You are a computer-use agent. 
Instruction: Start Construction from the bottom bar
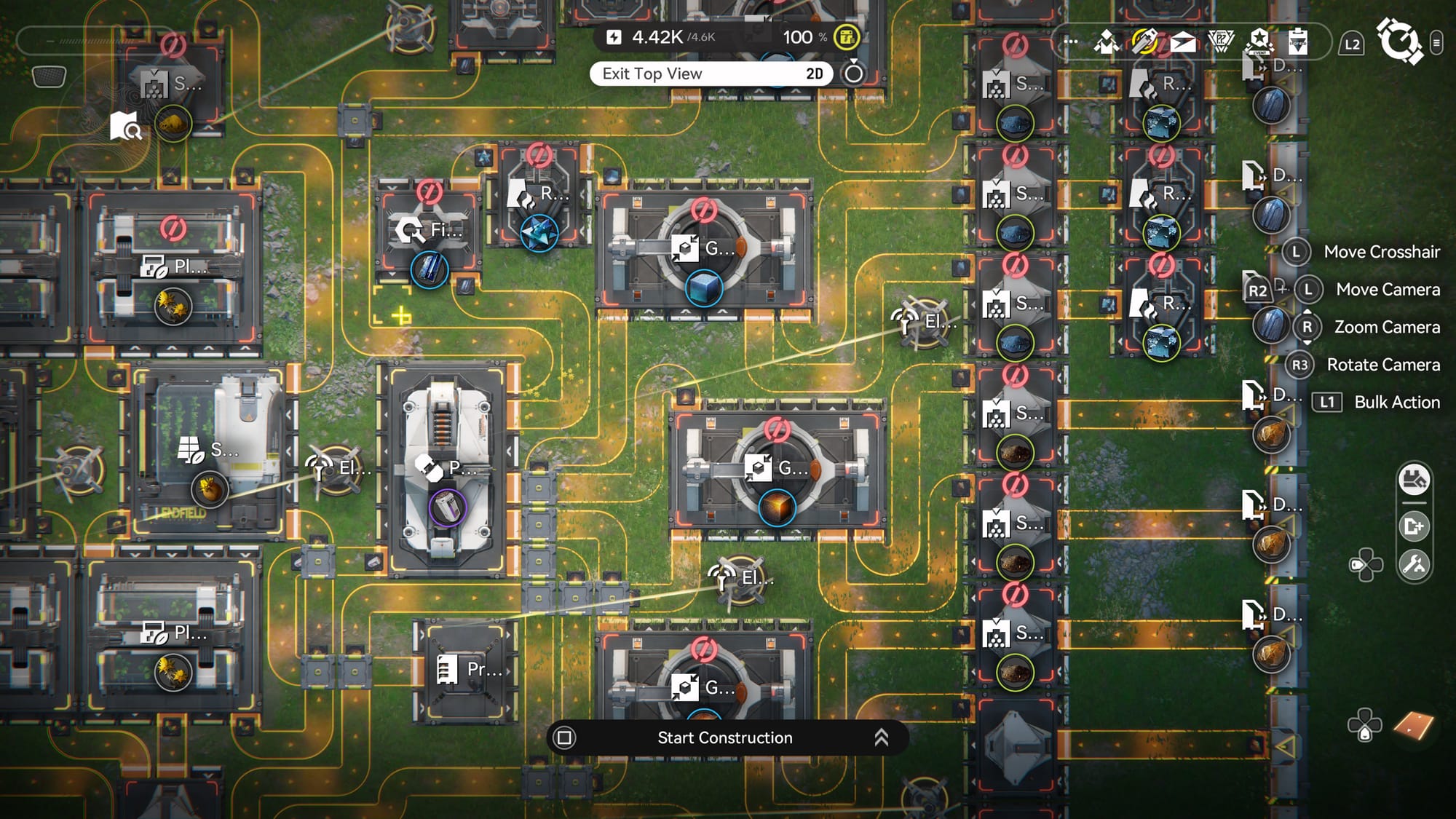click(x=724, y=737)
